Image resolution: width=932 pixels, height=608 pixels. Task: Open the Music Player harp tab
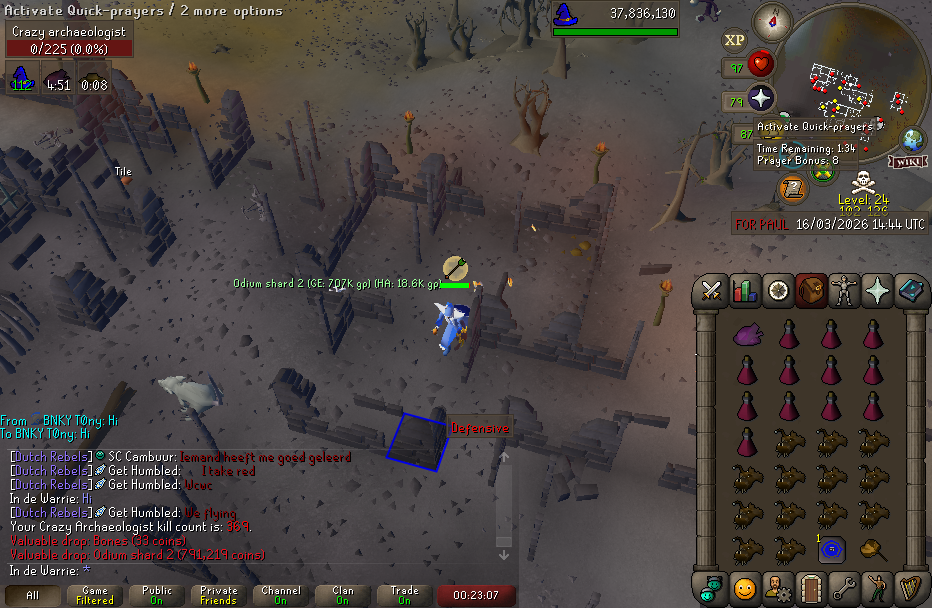(911, 588)
